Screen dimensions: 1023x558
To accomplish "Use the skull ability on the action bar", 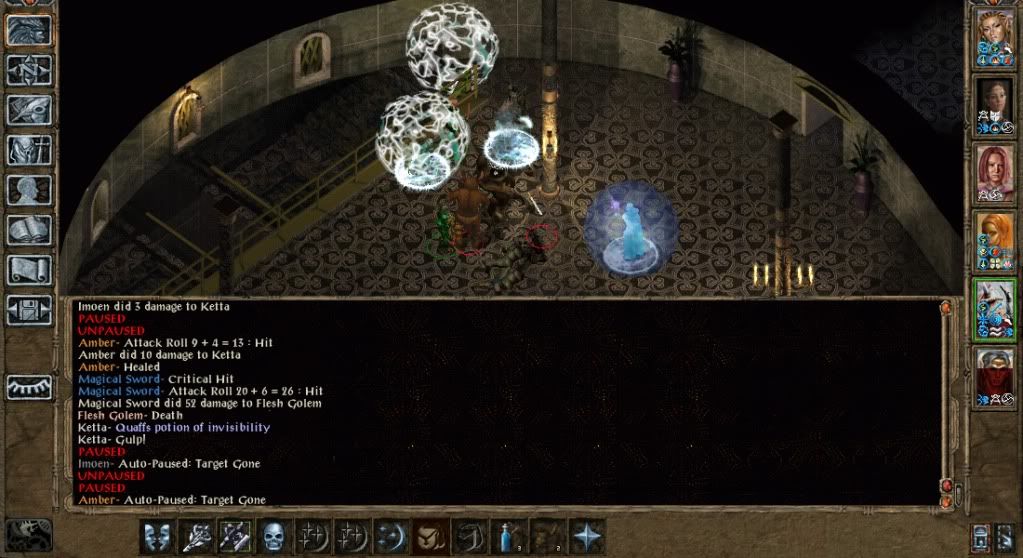I will (x=274, y=536).
